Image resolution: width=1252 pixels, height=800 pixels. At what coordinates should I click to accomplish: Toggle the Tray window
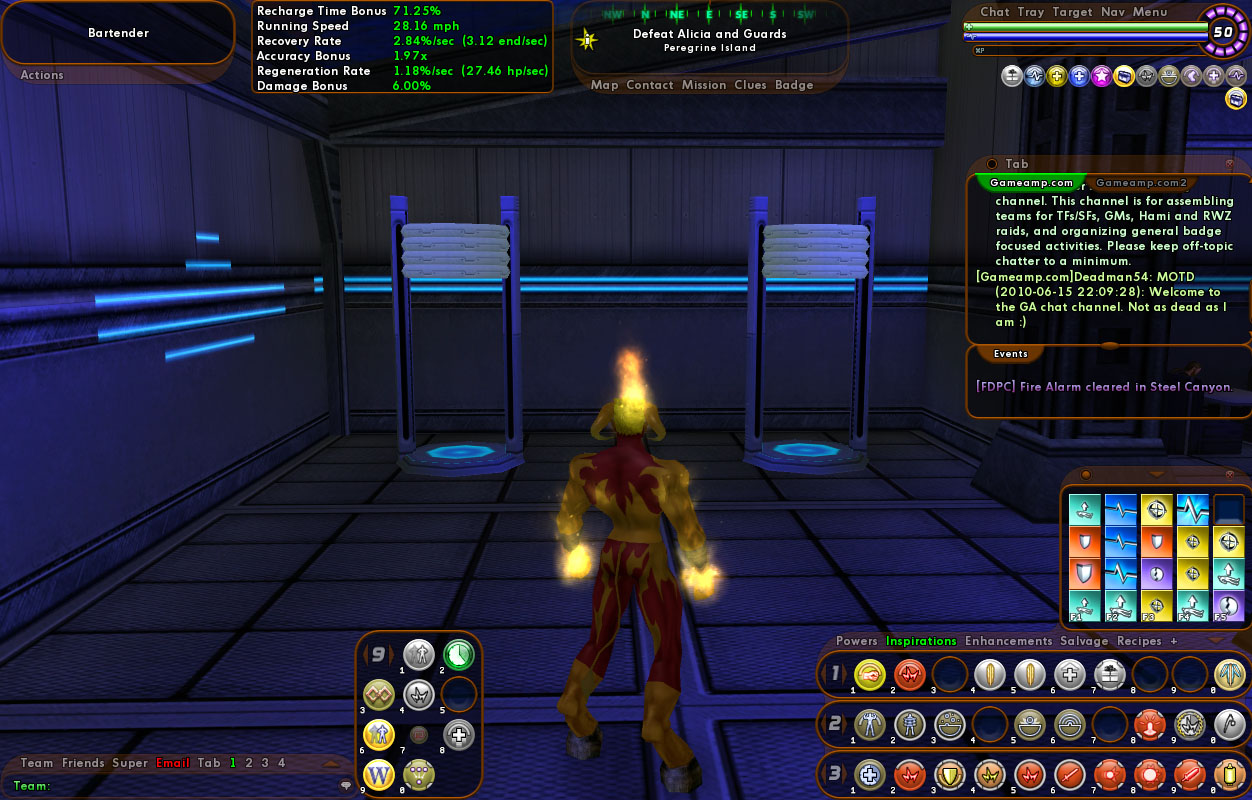pyautogui.click(x=1030, y=12)
